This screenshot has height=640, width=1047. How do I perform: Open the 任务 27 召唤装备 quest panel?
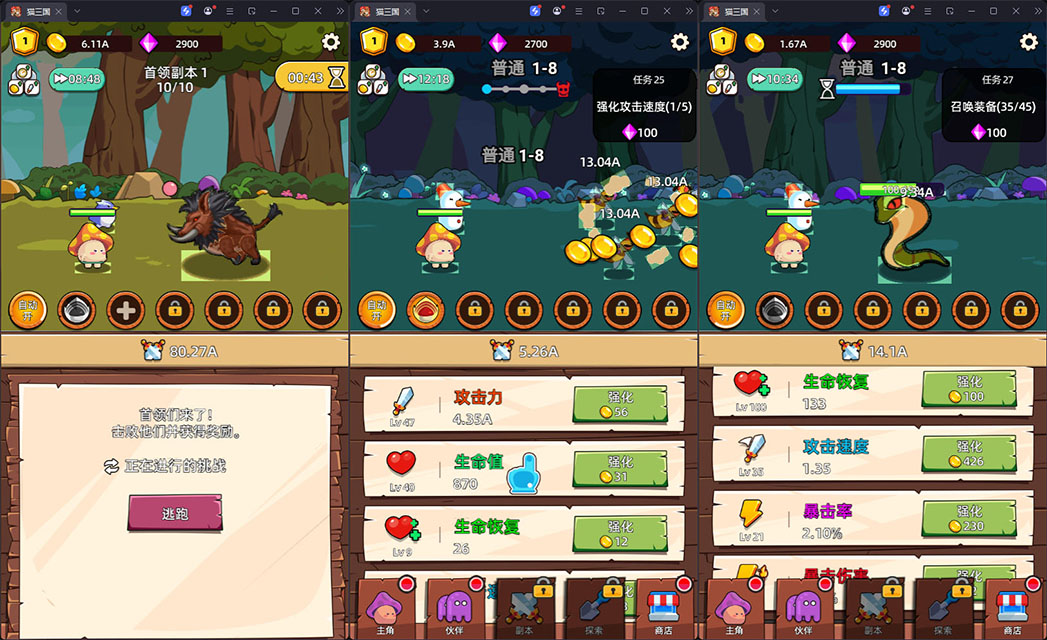click(x=992, y=106)
